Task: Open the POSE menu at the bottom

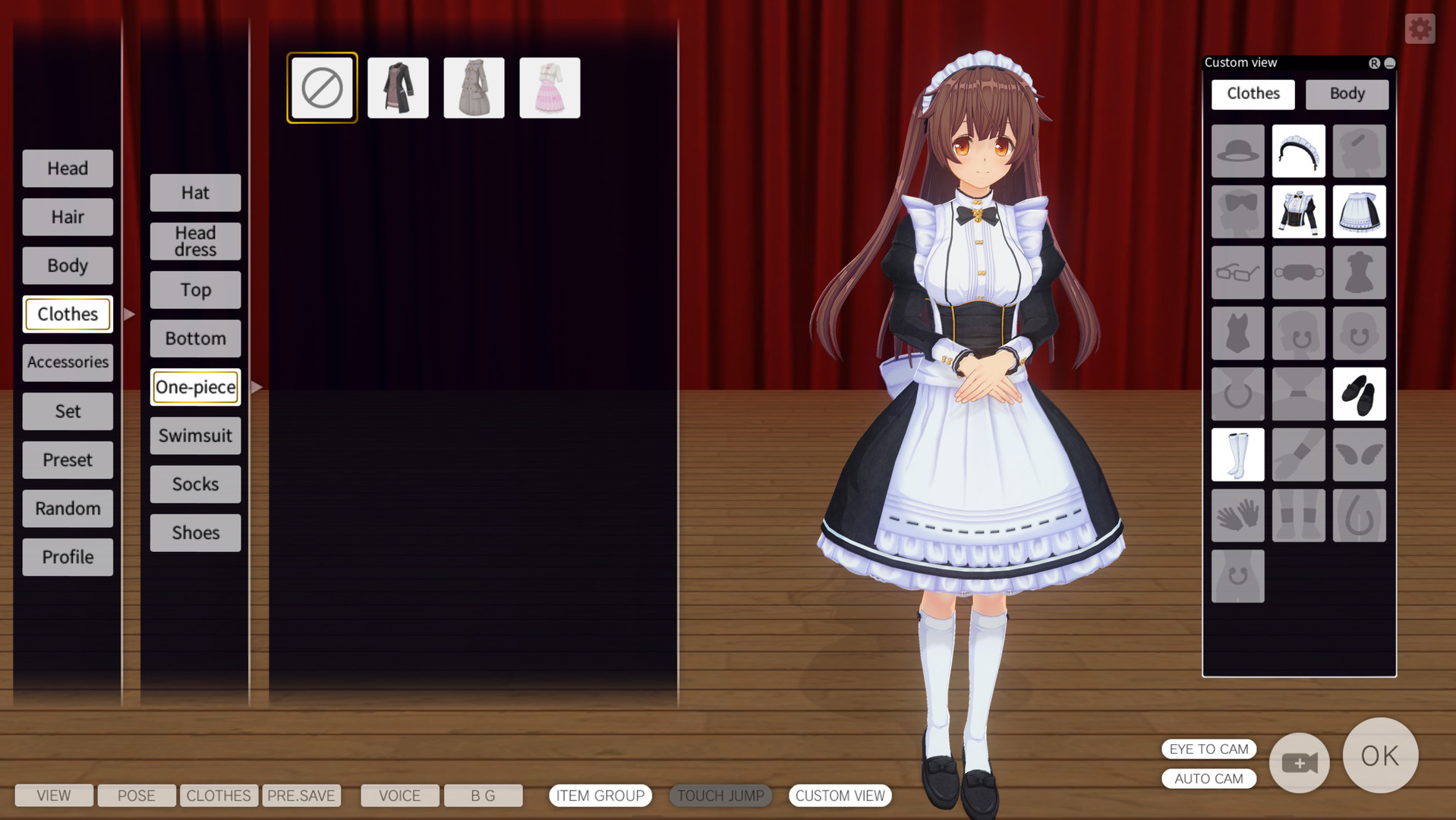Action: click(136, 795)
